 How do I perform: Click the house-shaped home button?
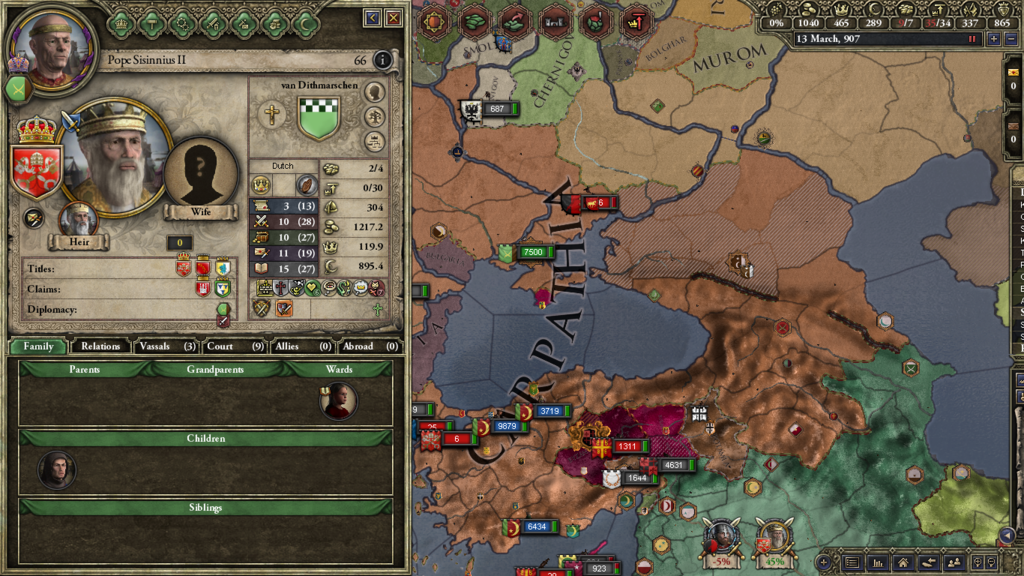pos(903,564)
